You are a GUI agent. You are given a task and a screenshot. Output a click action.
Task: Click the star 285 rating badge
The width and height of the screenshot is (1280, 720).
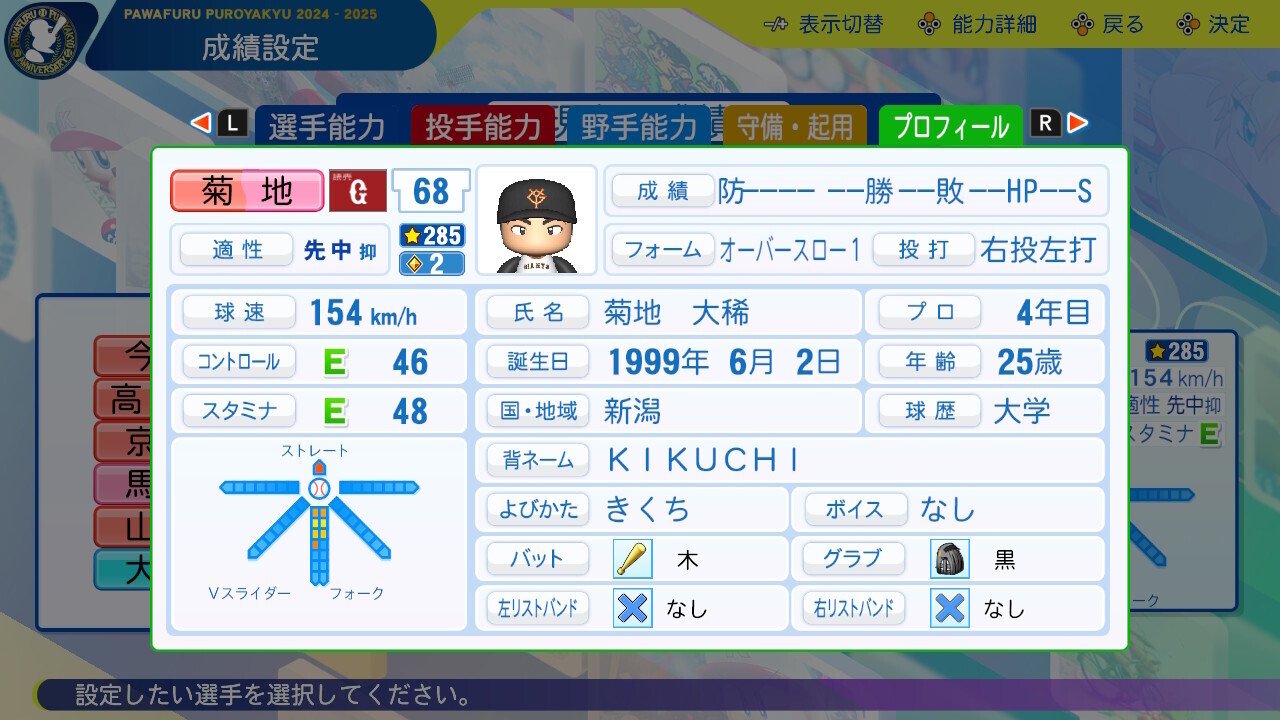431,236
